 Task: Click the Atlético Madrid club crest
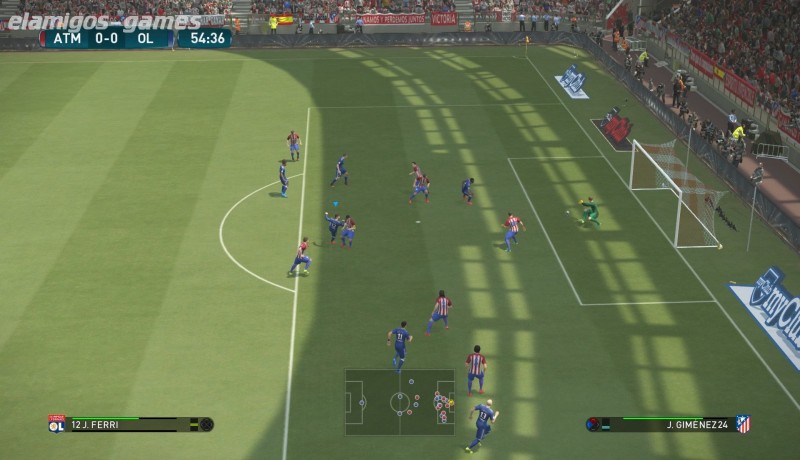point(743,424)
